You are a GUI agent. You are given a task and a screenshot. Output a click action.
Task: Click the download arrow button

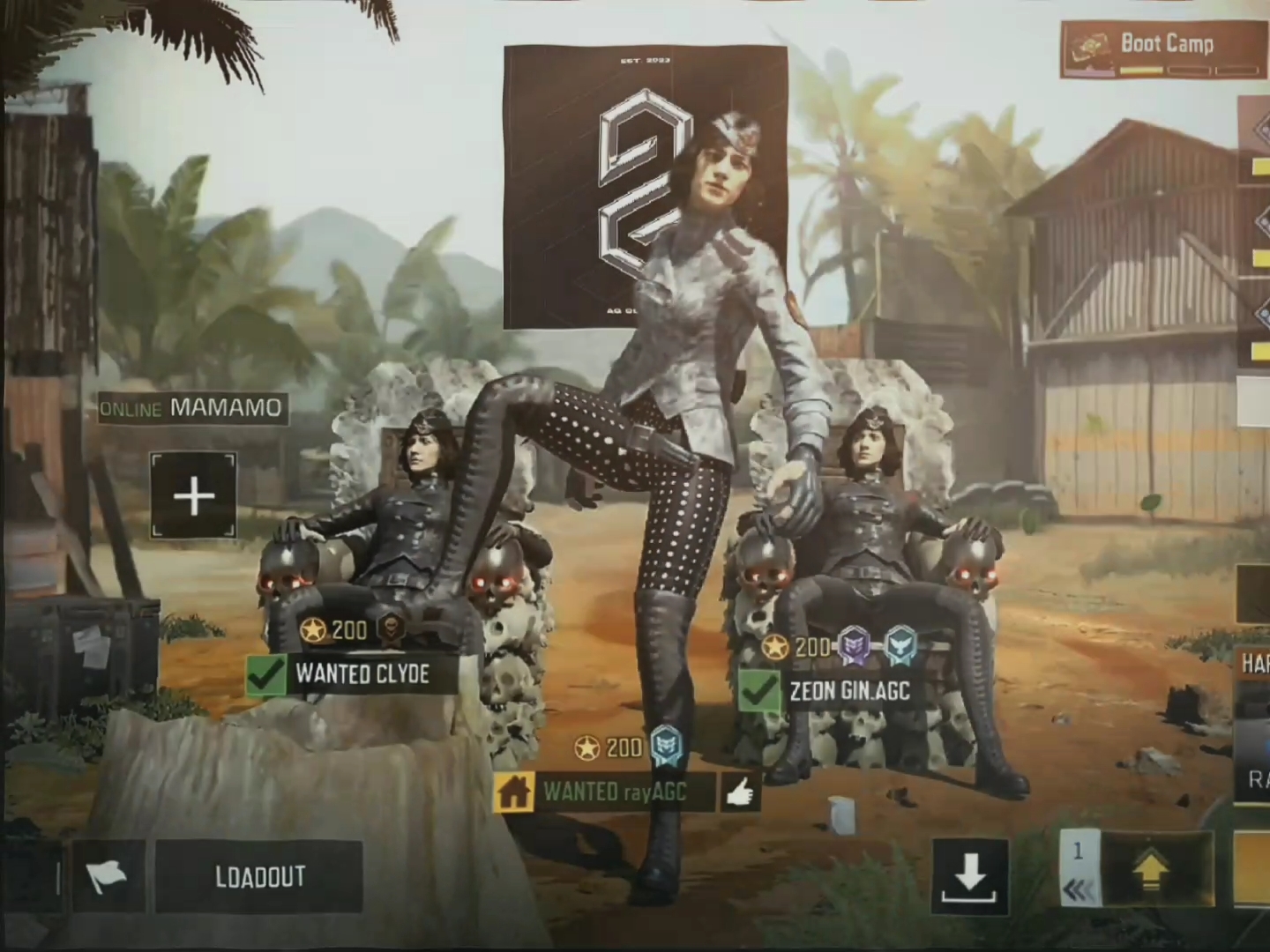tap(970, 876)
